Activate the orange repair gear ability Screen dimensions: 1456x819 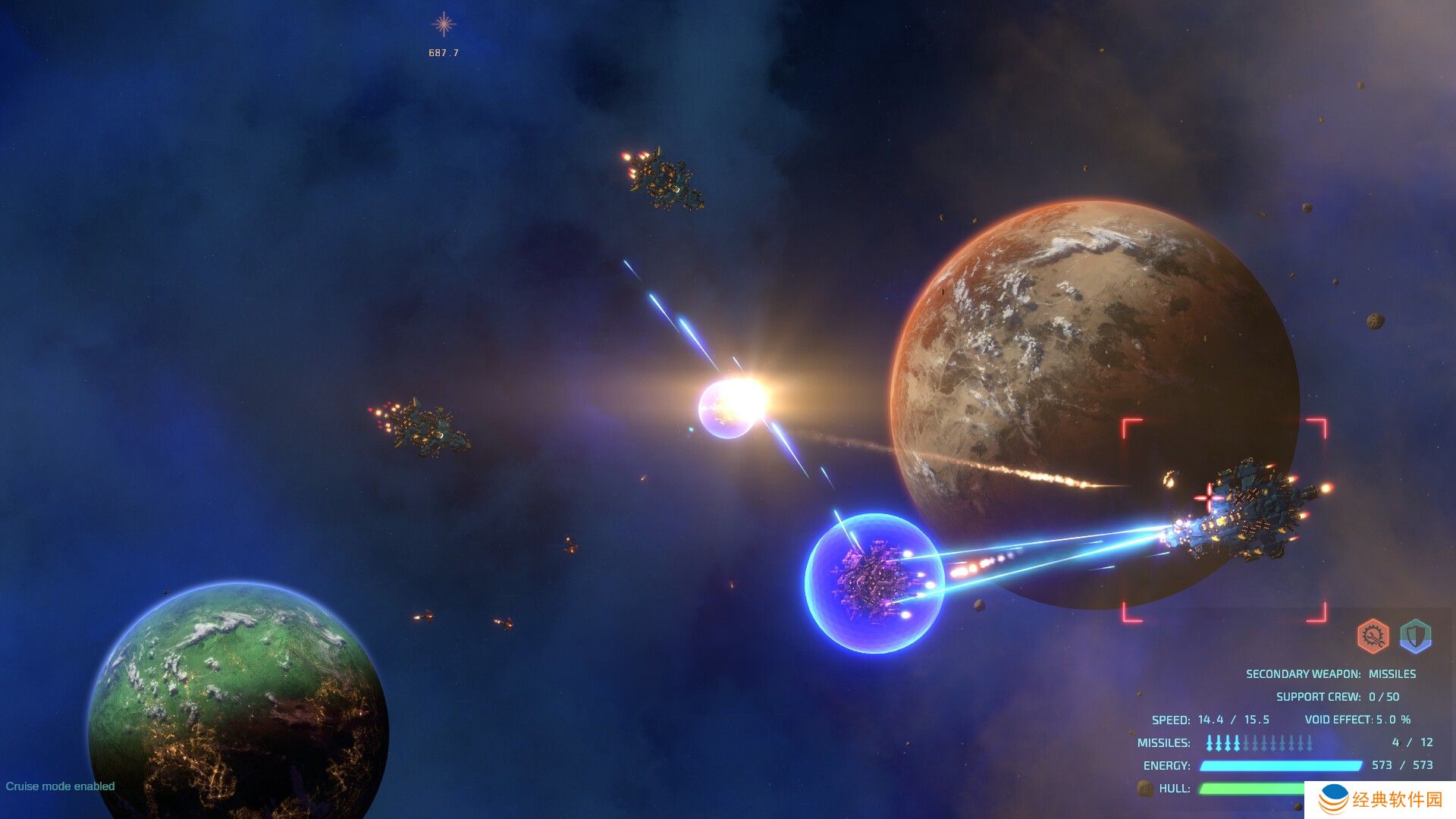(1372, 636)
